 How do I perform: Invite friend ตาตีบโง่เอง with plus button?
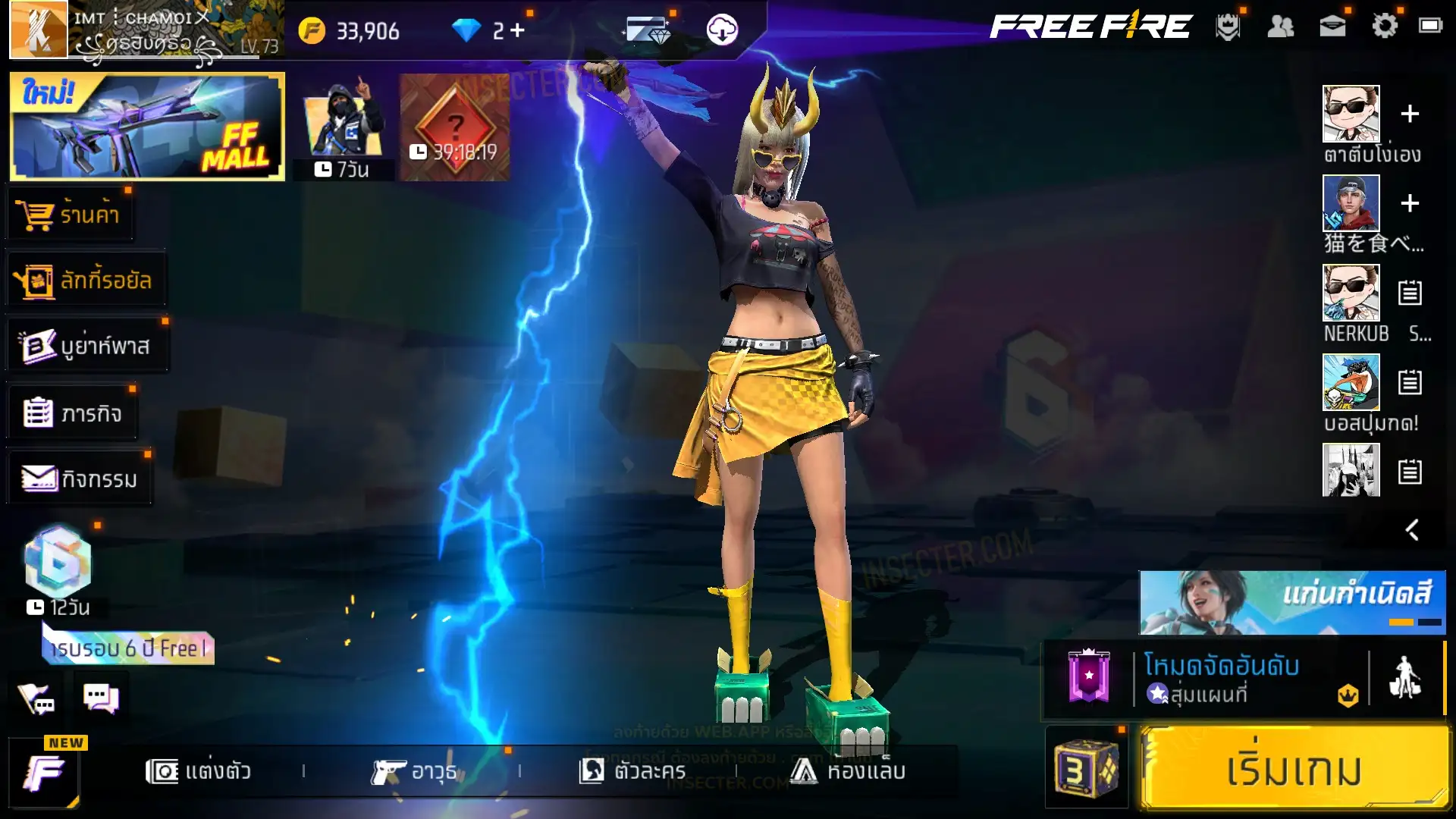(x=1410, y=114)
